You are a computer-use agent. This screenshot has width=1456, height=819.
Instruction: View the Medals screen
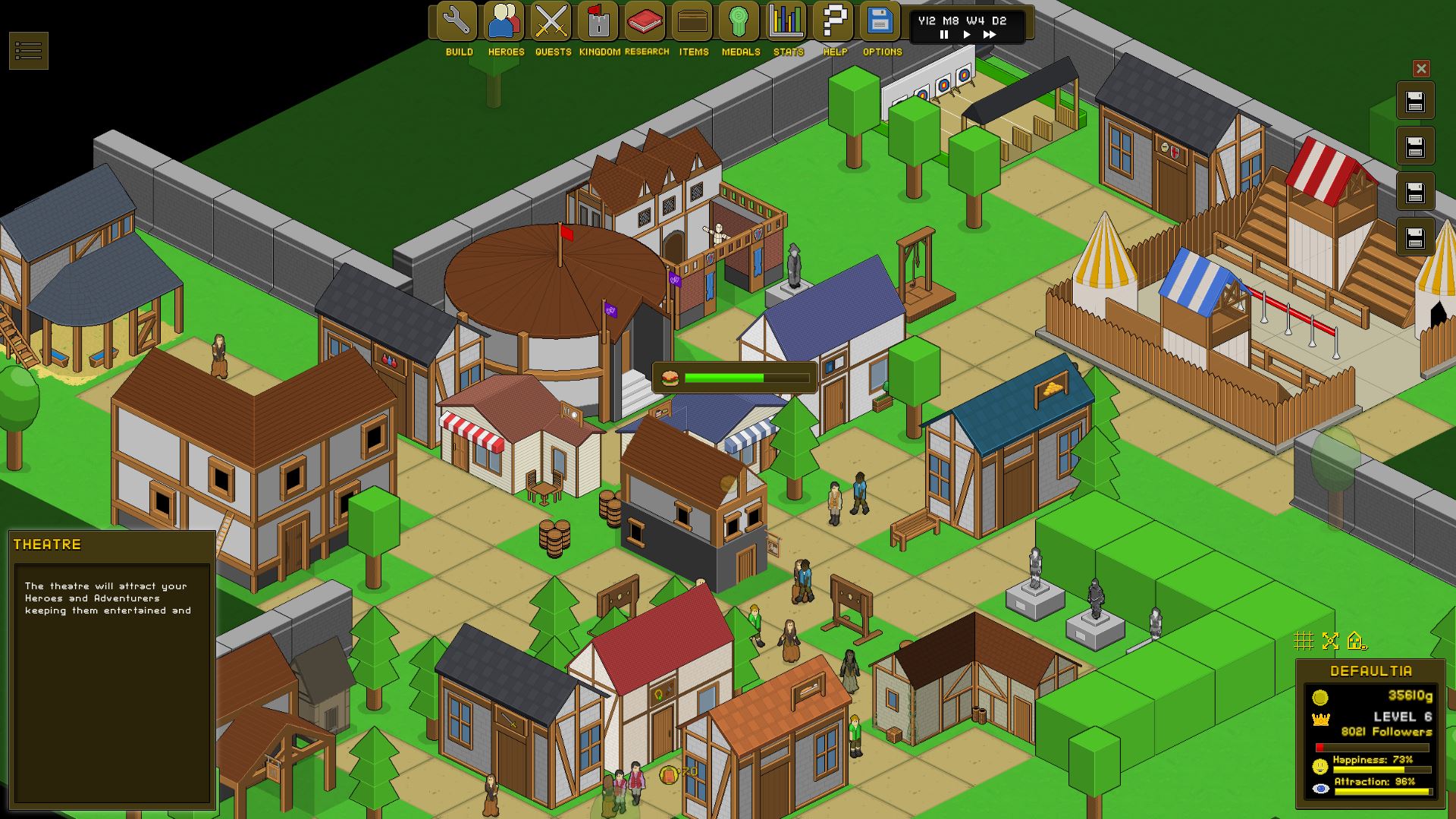pos(740,22)
